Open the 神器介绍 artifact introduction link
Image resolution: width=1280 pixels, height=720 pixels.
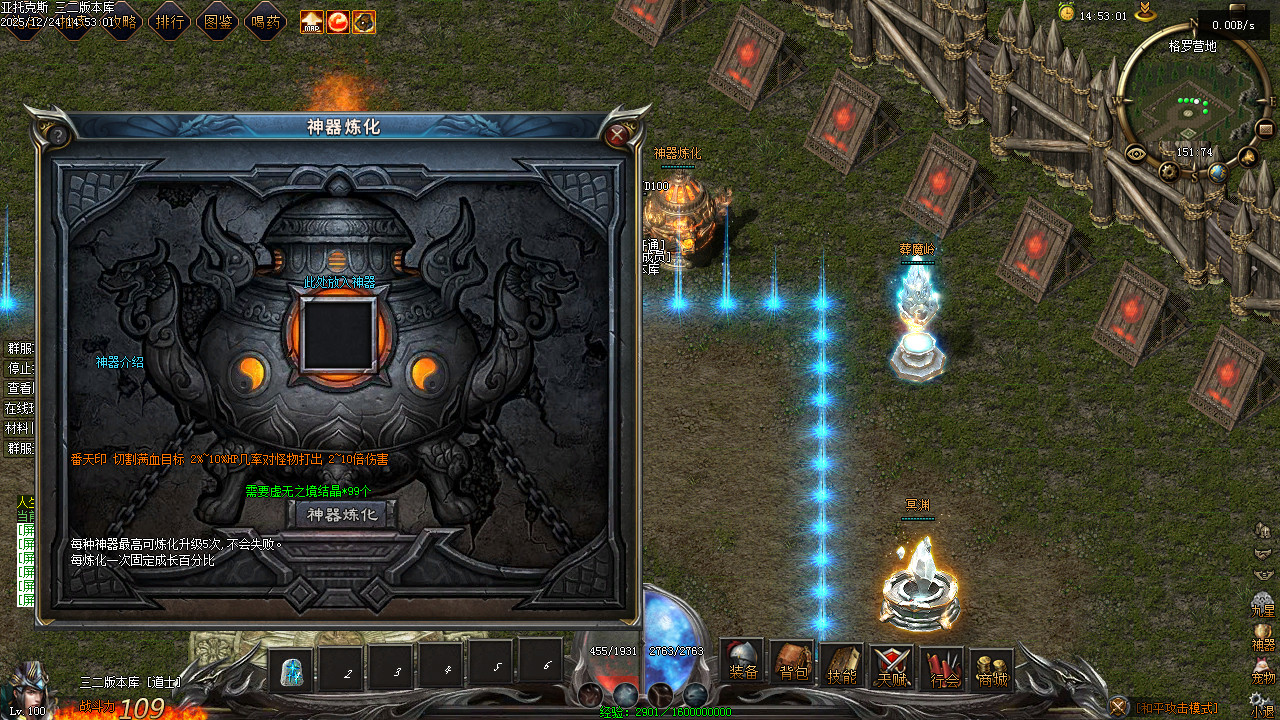[119, 362]
